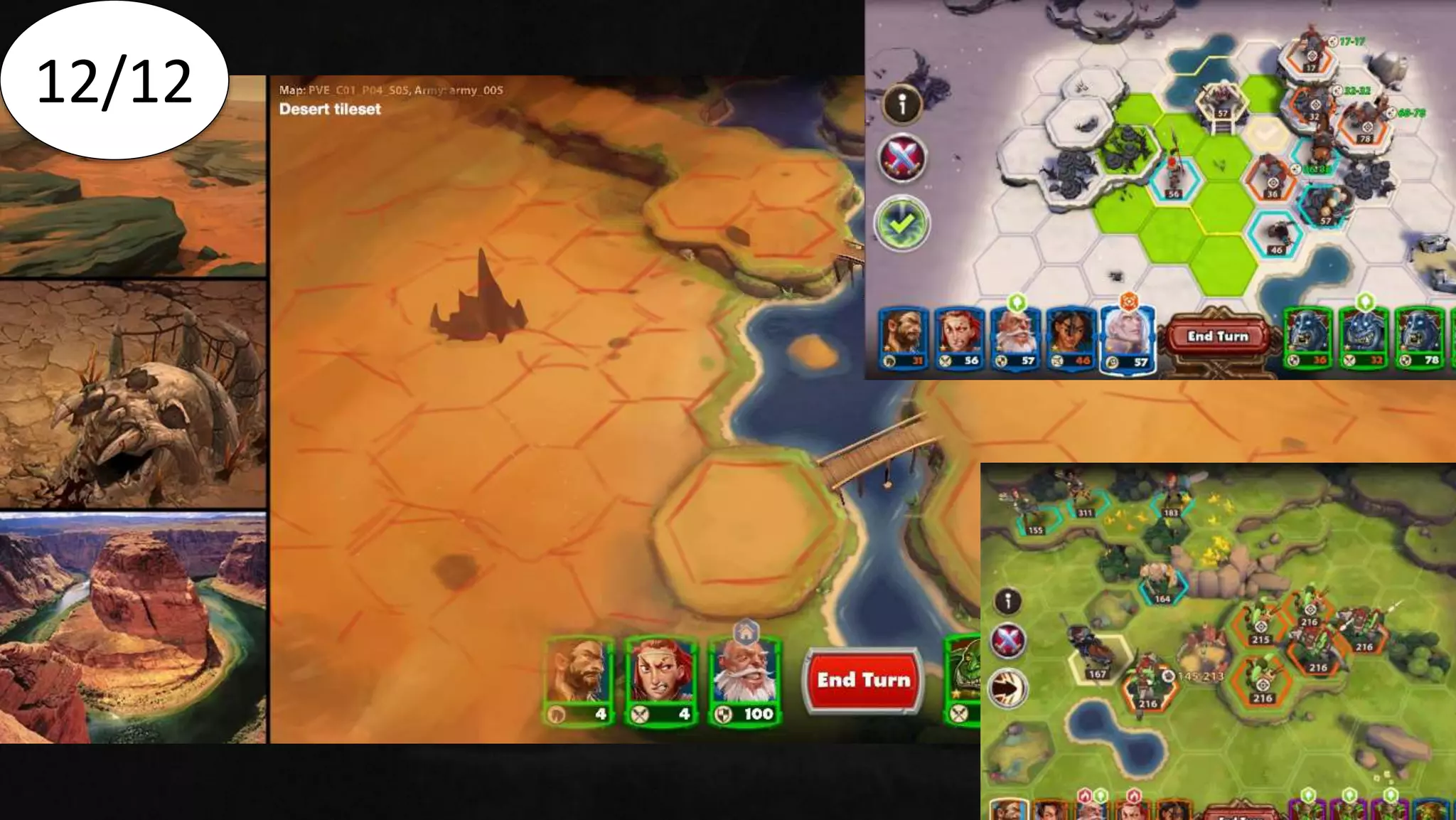
Task: Activate the arrow charge button on grassland battle
Action: point(1008,688)
